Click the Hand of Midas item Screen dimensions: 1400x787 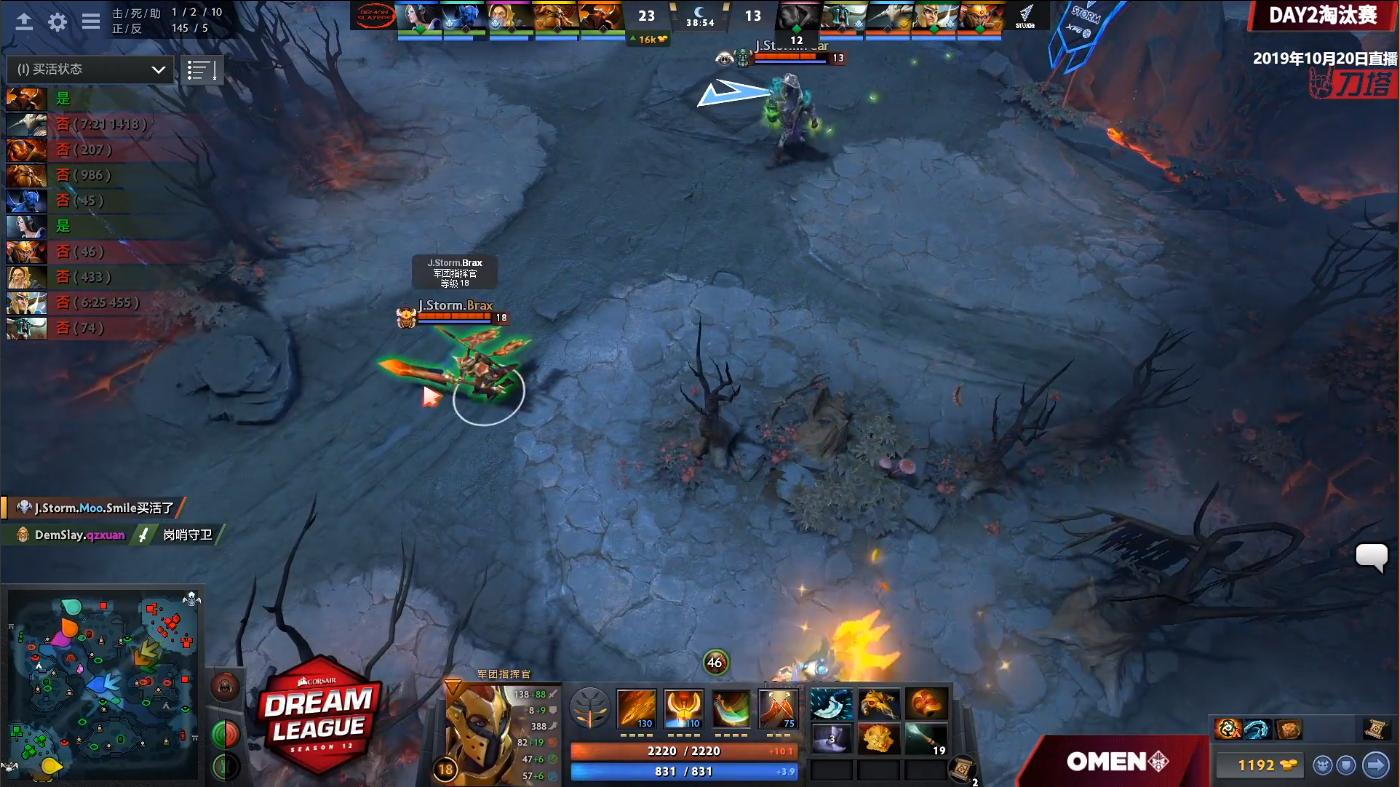pos(879,704)
